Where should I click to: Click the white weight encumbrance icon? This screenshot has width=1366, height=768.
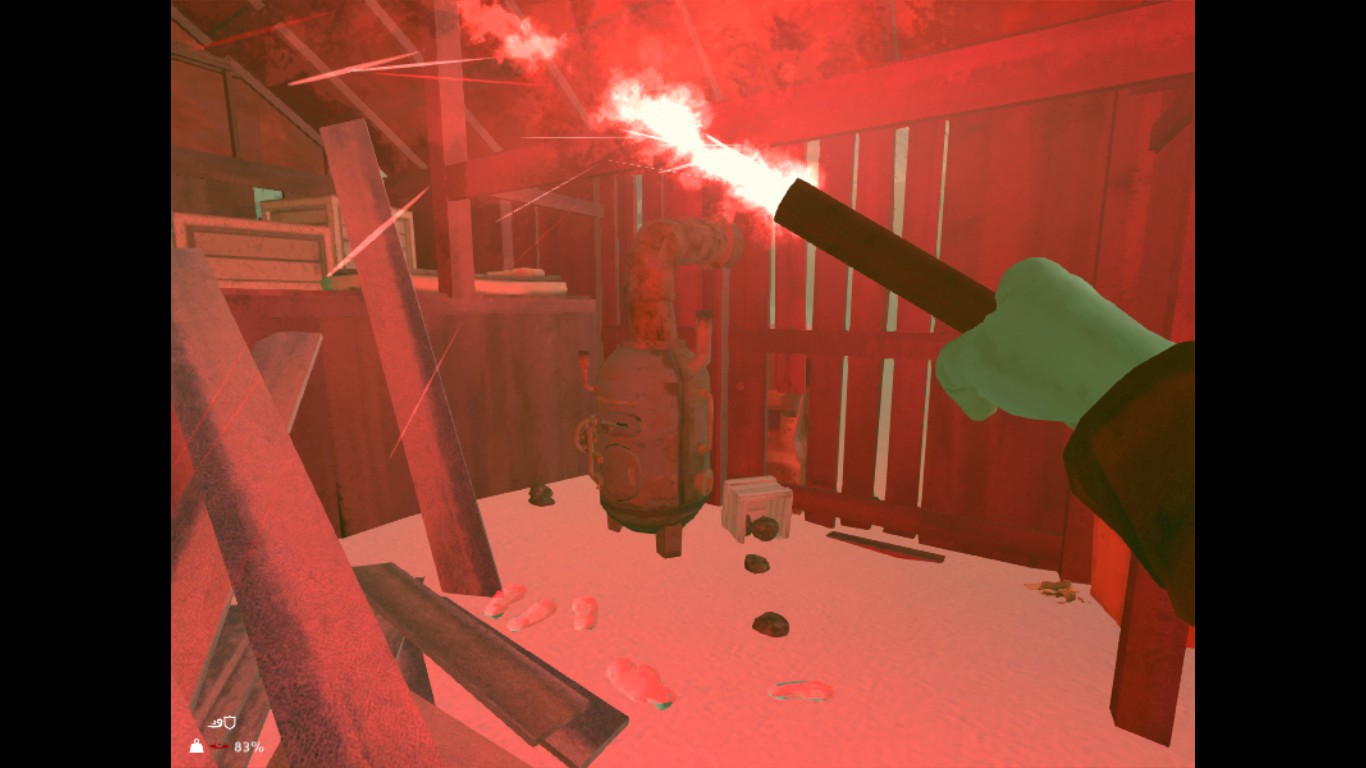pyautogui.click(x=197, y=746)
